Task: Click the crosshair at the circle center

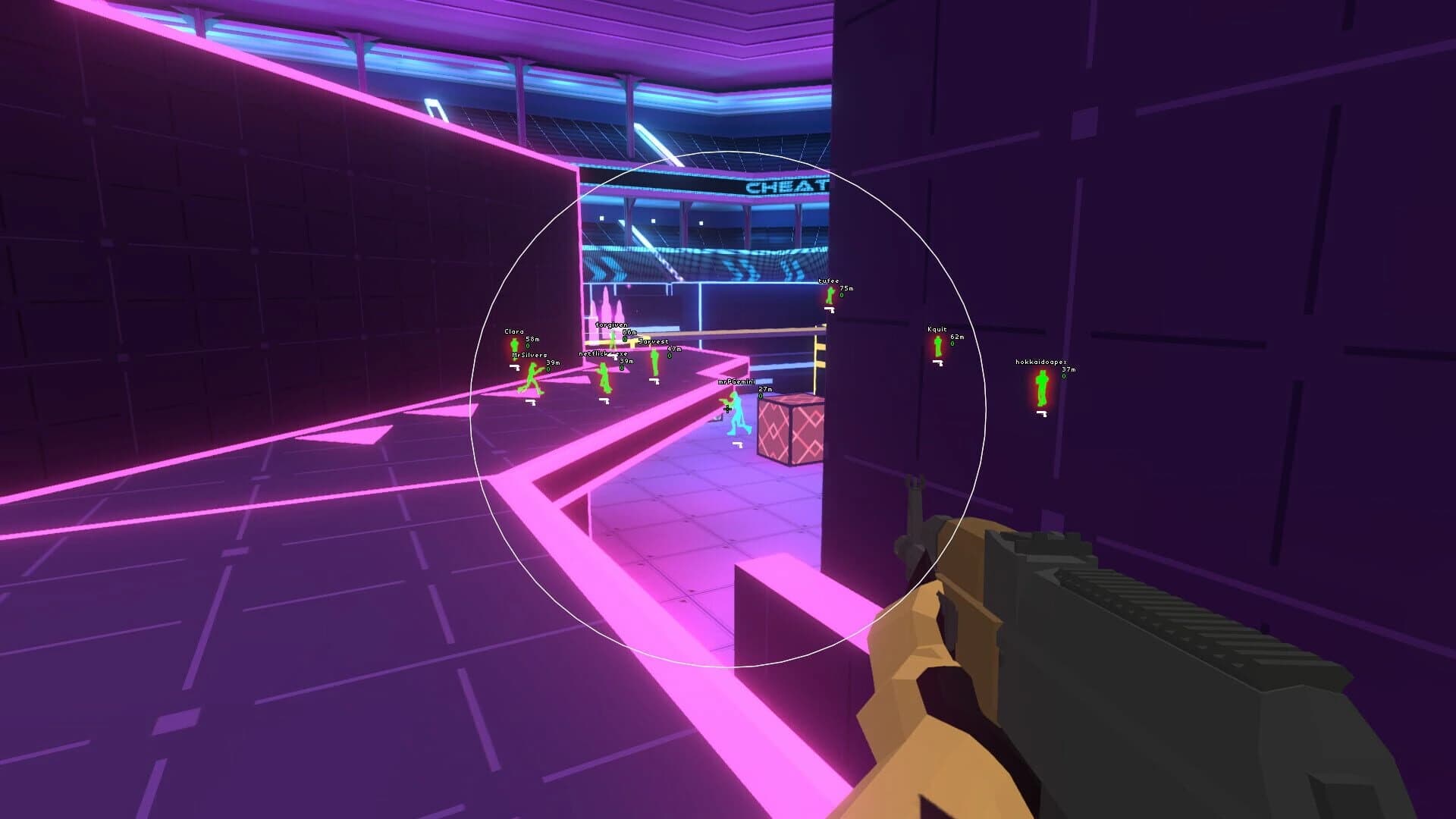Action: [726, 409]
